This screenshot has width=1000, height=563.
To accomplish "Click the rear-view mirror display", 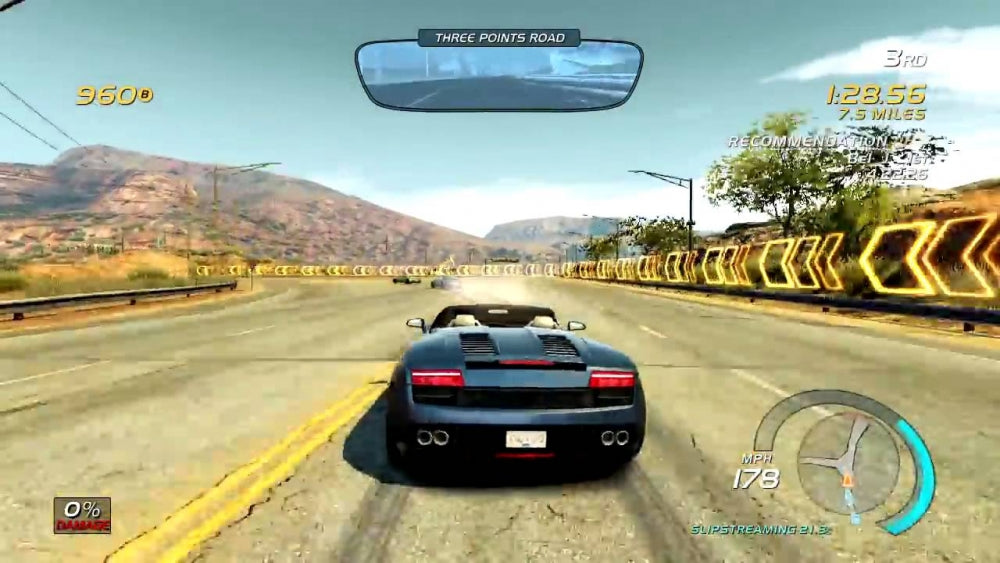I will point(498,76).
